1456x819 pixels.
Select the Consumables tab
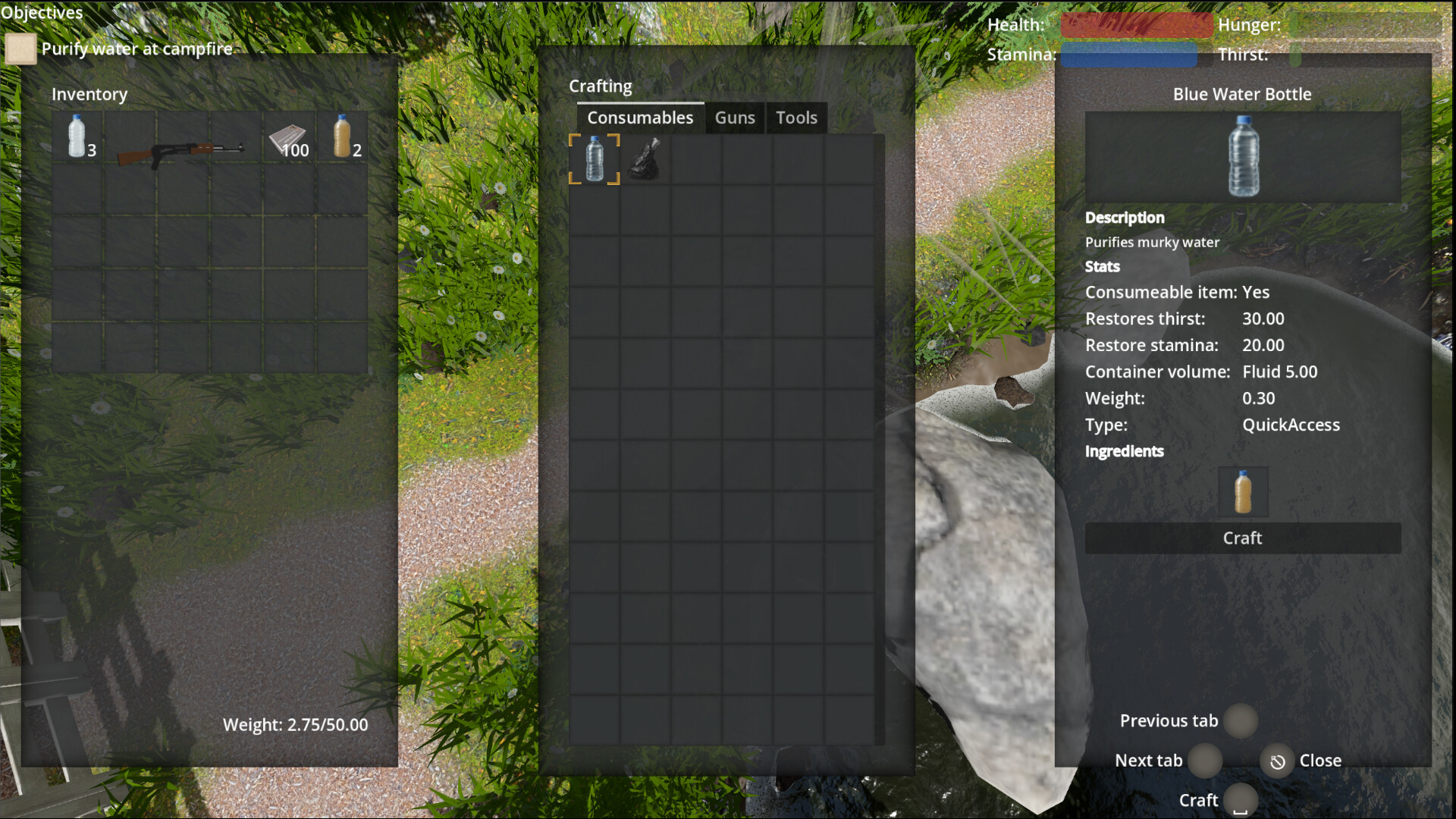pos(639,118)
